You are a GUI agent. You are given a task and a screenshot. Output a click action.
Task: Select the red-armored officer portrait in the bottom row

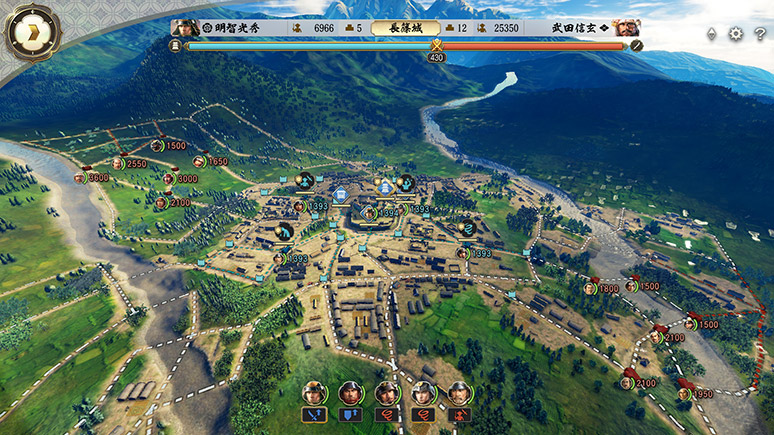351,393
